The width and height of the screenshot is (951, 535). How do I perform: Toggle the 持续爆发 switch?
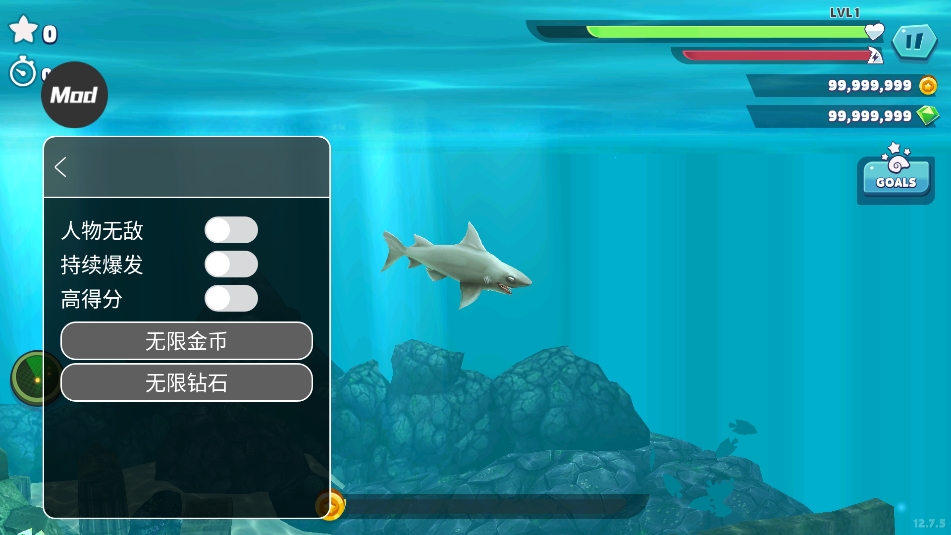click(231, 265)
